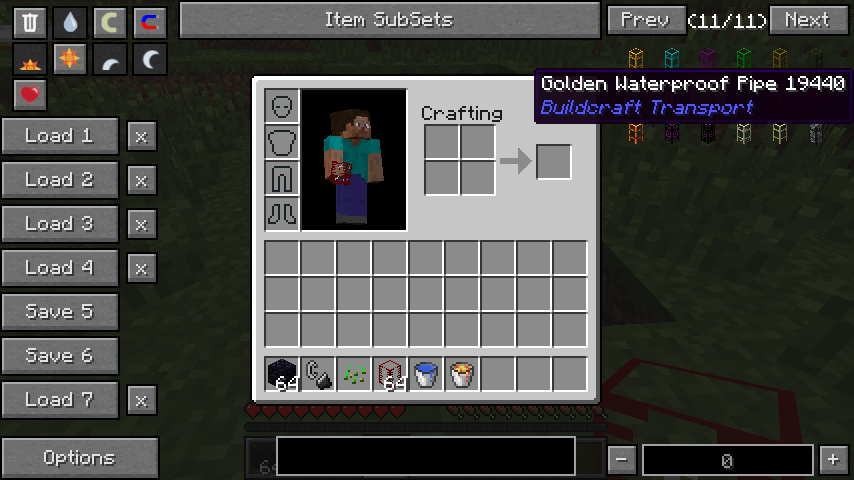Open the Item SubSets dropdown

coord(388,20)
